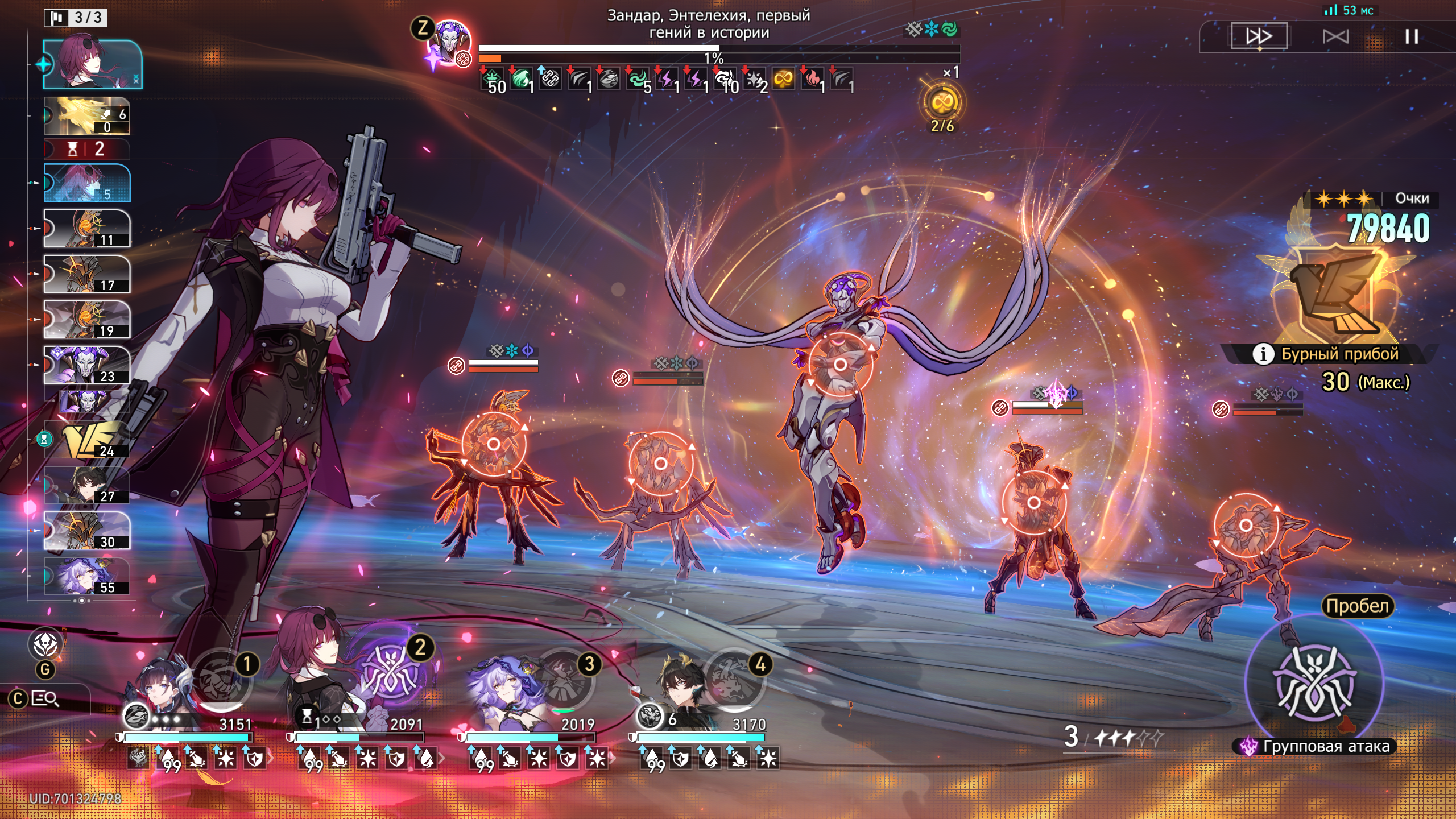
Task: Inspect the golden infinity stack icon
Action: click(942, 103)
